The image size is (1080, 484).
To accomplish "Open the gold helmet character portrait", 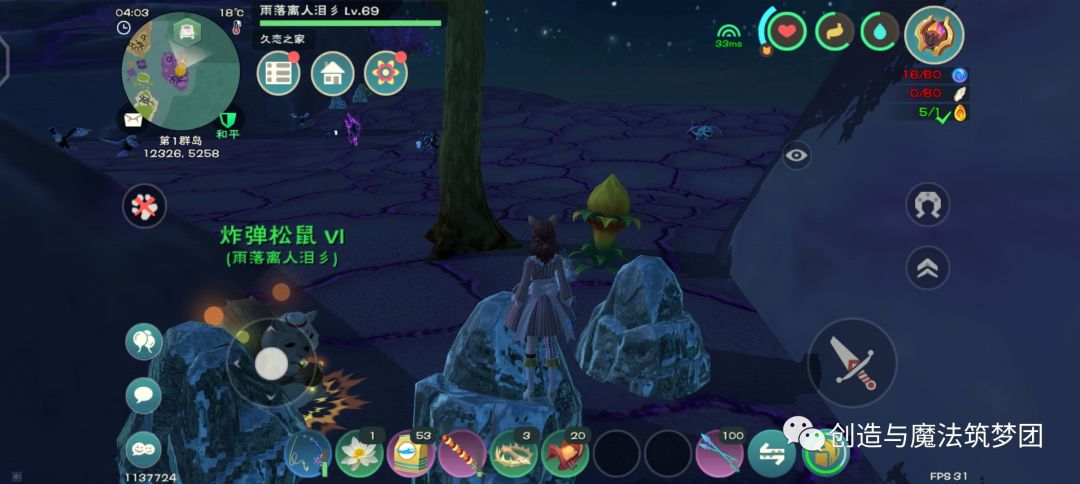I will (x=934, y=34).
